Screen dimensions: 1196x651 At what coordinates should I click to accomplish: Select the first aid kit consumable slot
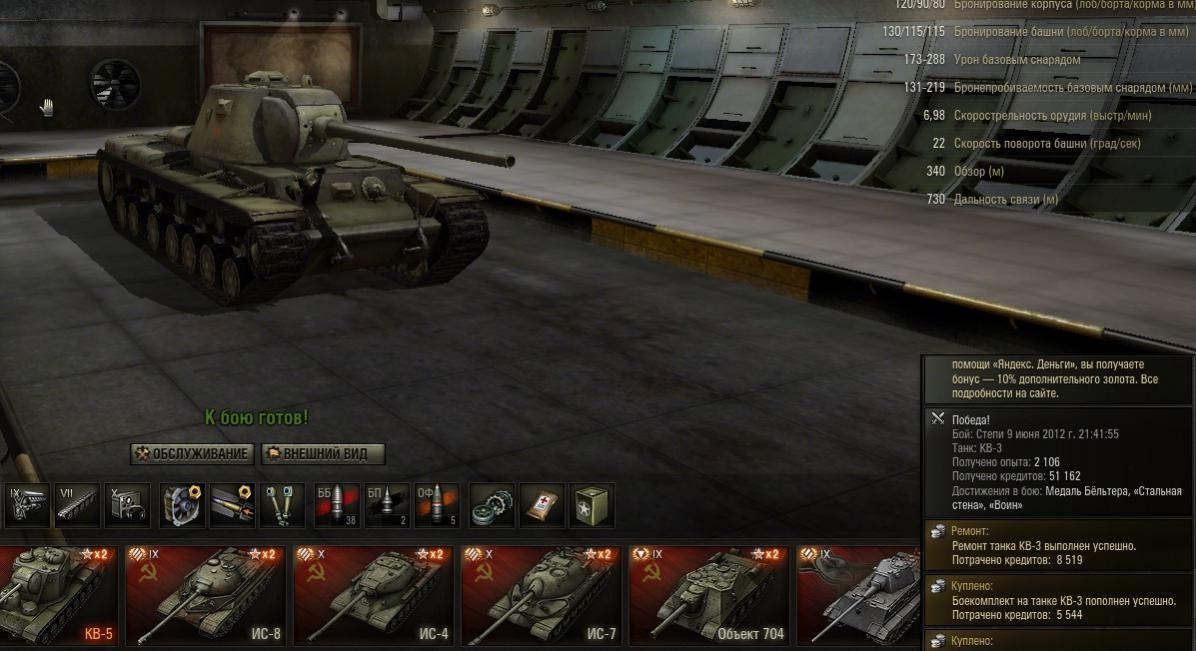(541, 505)
